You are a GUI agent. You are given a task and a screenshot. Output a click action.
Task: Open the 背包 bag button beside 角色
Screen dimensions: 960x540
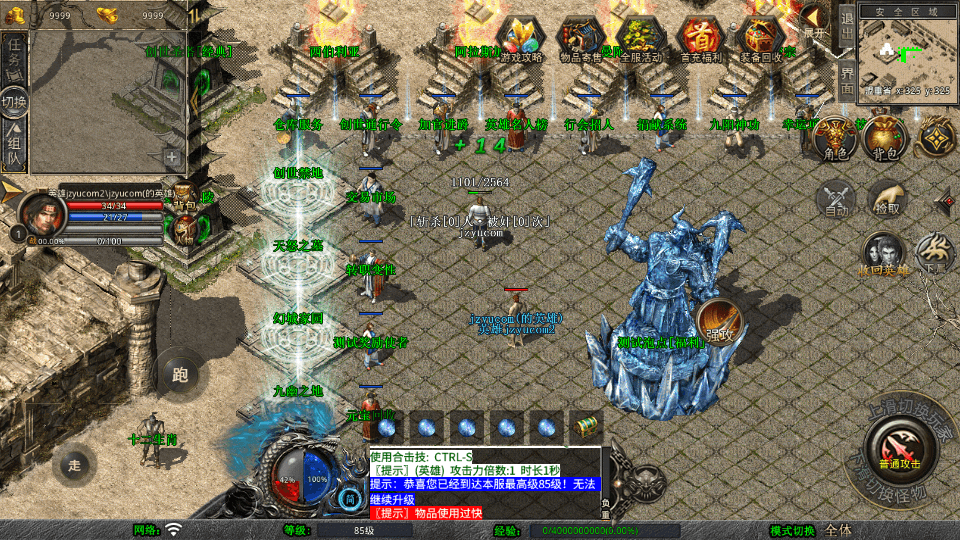pos(883,139)
